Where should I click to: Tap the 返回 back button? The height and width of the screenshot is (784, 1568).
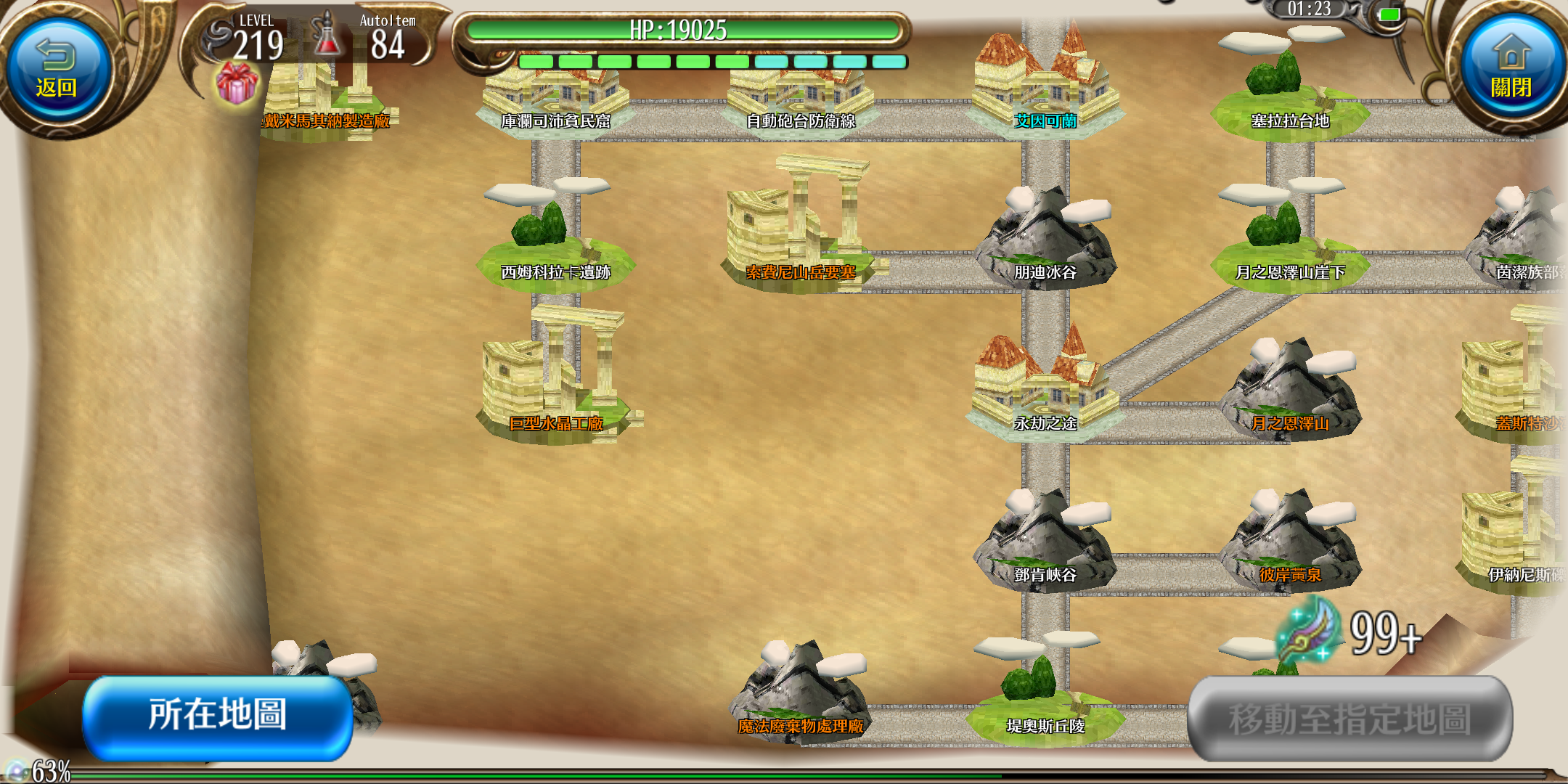coord(57,71)
